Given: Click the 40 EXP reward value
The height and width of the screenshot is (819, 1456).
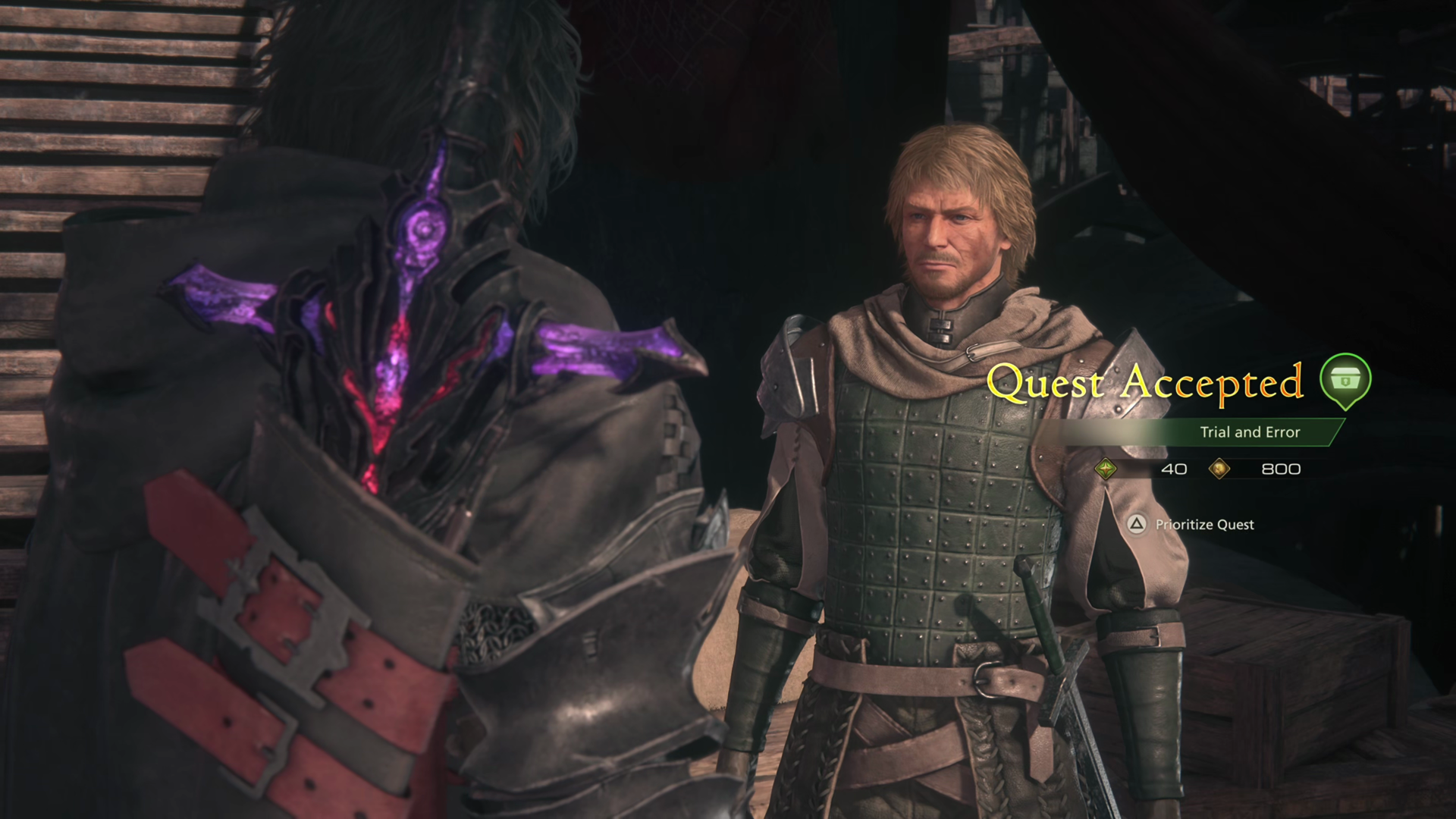Looking at the screenshot, I should pos(1173,469).
